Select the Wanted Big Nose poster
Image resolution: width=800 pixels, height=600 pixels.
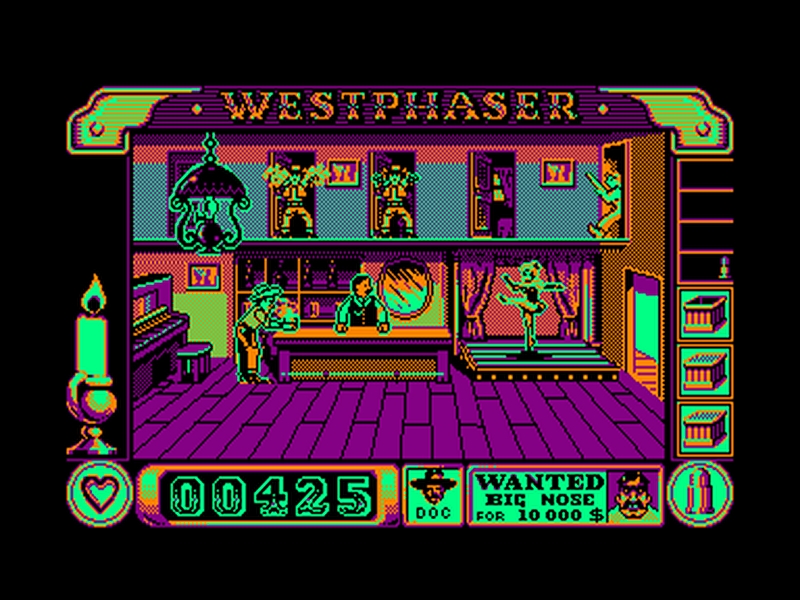click(x=564, y=494)
